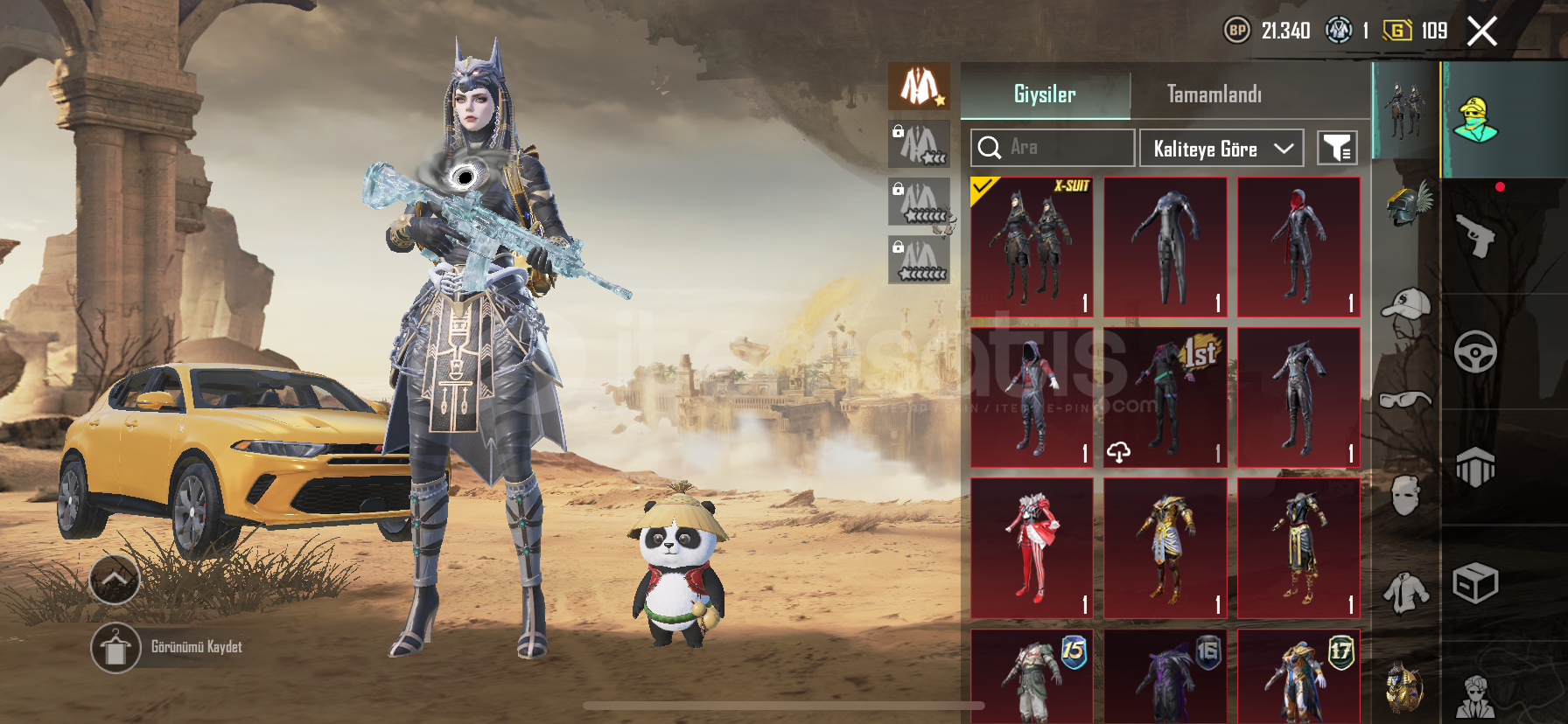The height and width of the screenshot is (724, 1568).
Task: Select the outfit tile with 1st badge
Action: coord(1165,398)
